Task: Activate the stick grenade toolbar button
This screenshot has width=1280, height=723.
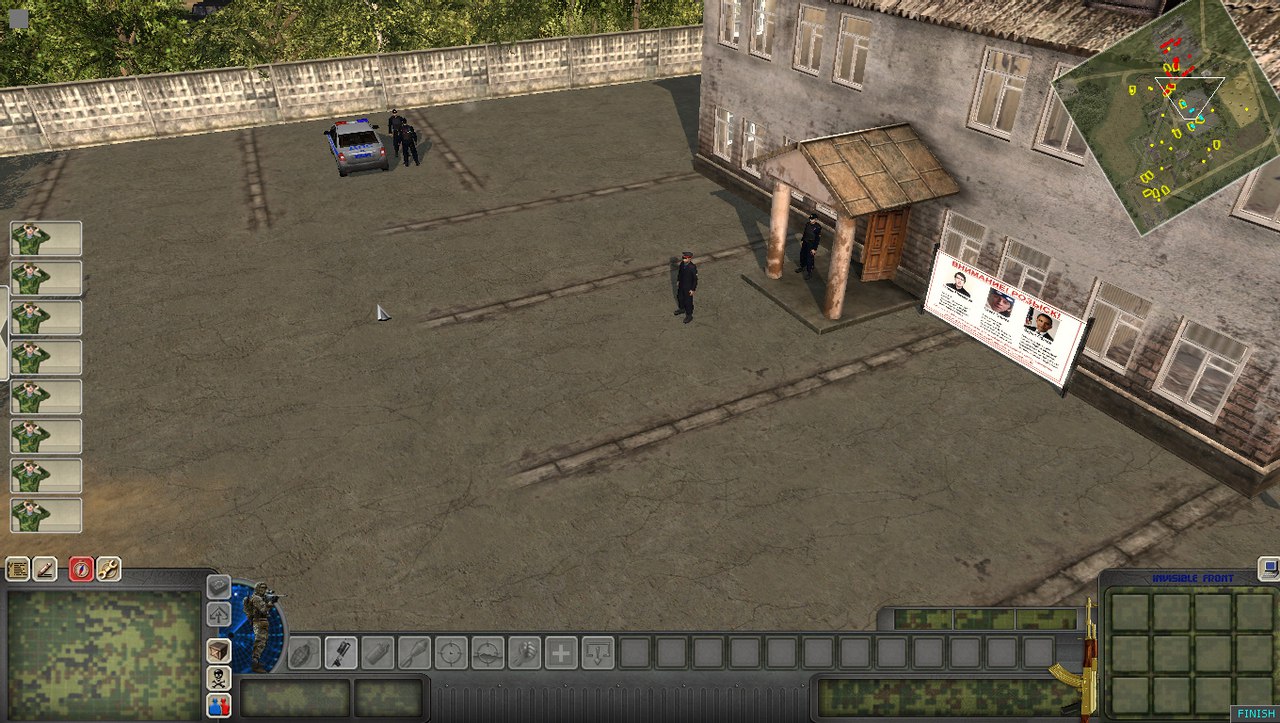Action: click(x=340, y=653)
